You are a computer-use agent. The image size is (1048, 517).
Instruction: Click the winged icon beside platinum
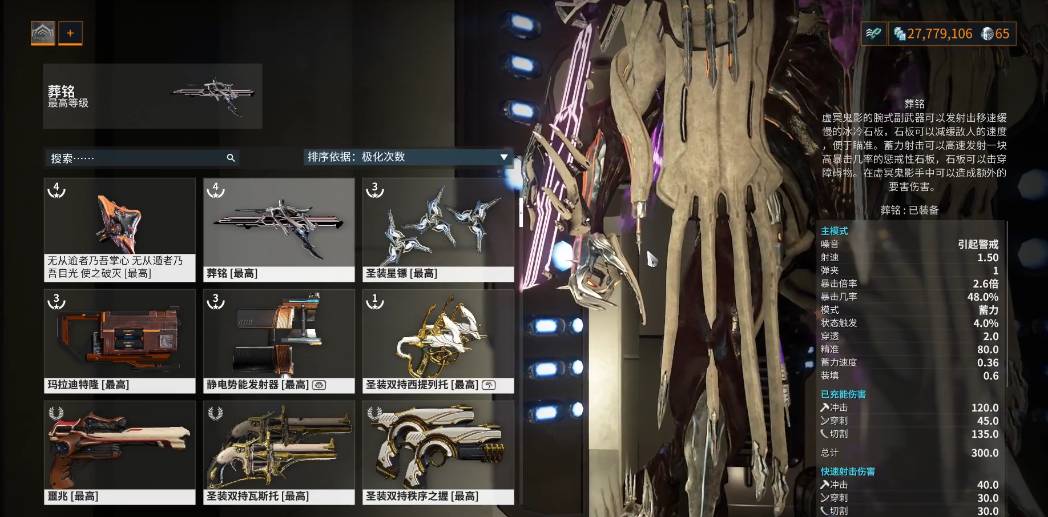(874, 34)
